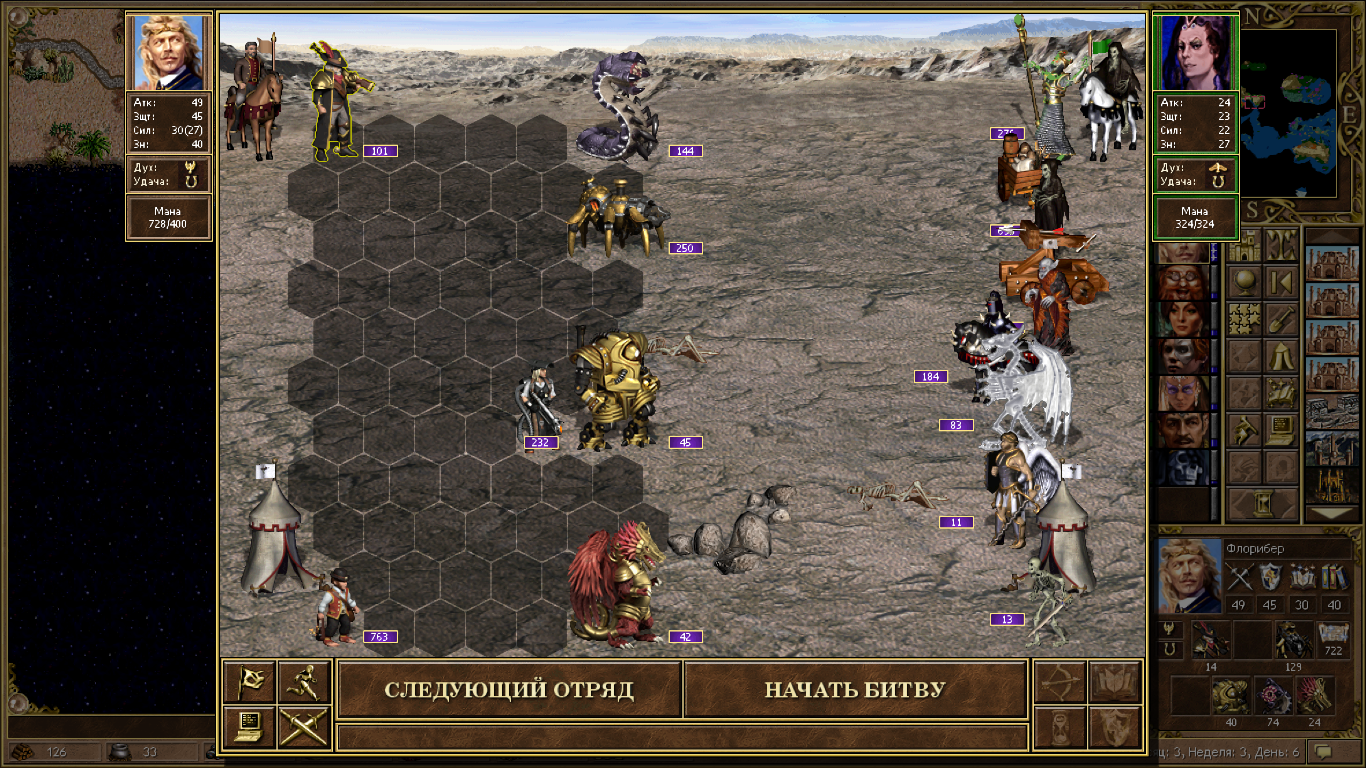Screen dimensions: 1366x768
Task: Surrender using the flag button
Action: click(x=249, y=682)
